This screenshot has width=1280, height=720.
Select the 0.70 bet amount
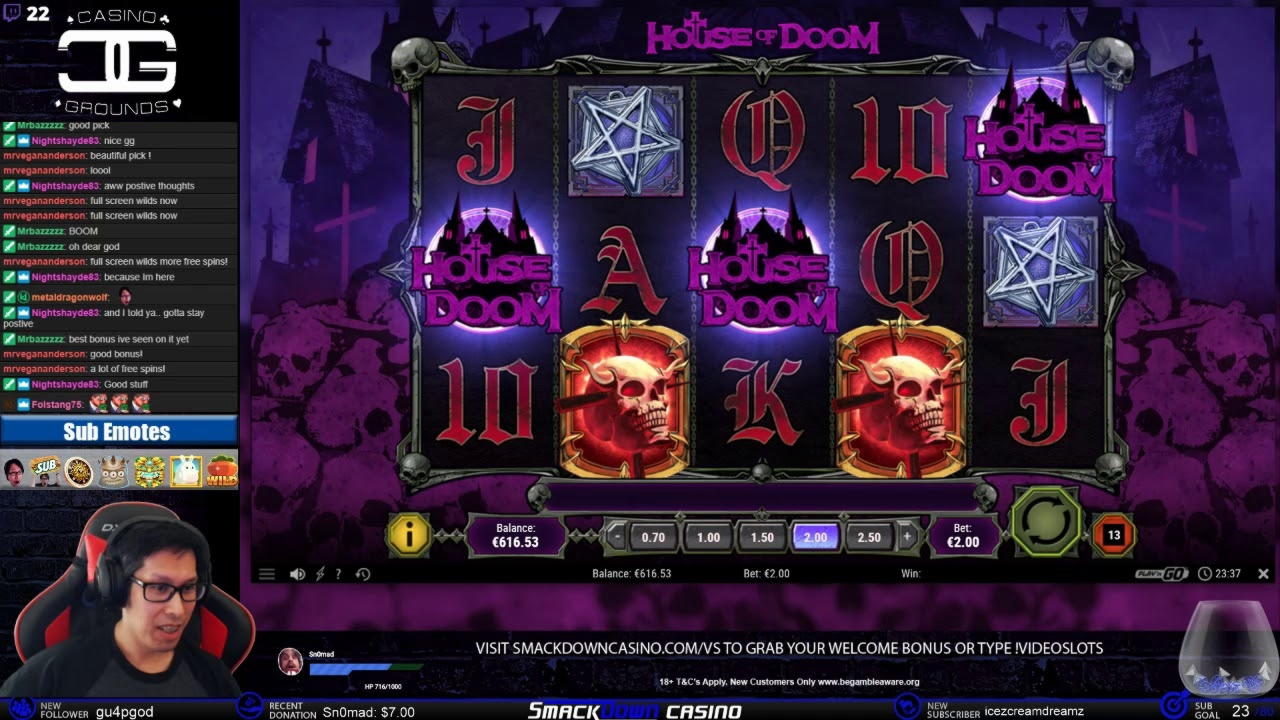653,537
